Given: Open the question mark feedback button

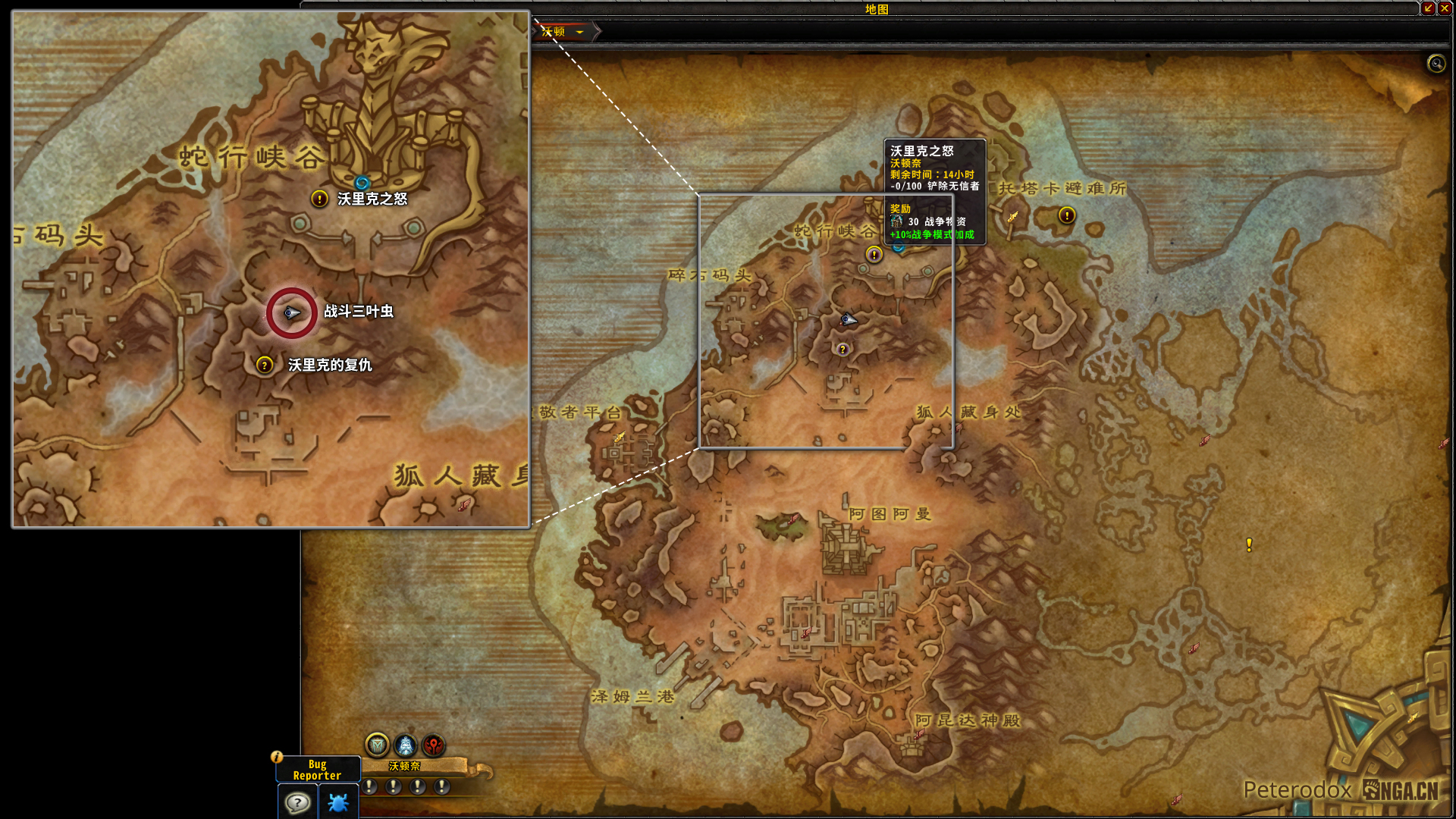Looking at the screenshot, I should point(297,802).
